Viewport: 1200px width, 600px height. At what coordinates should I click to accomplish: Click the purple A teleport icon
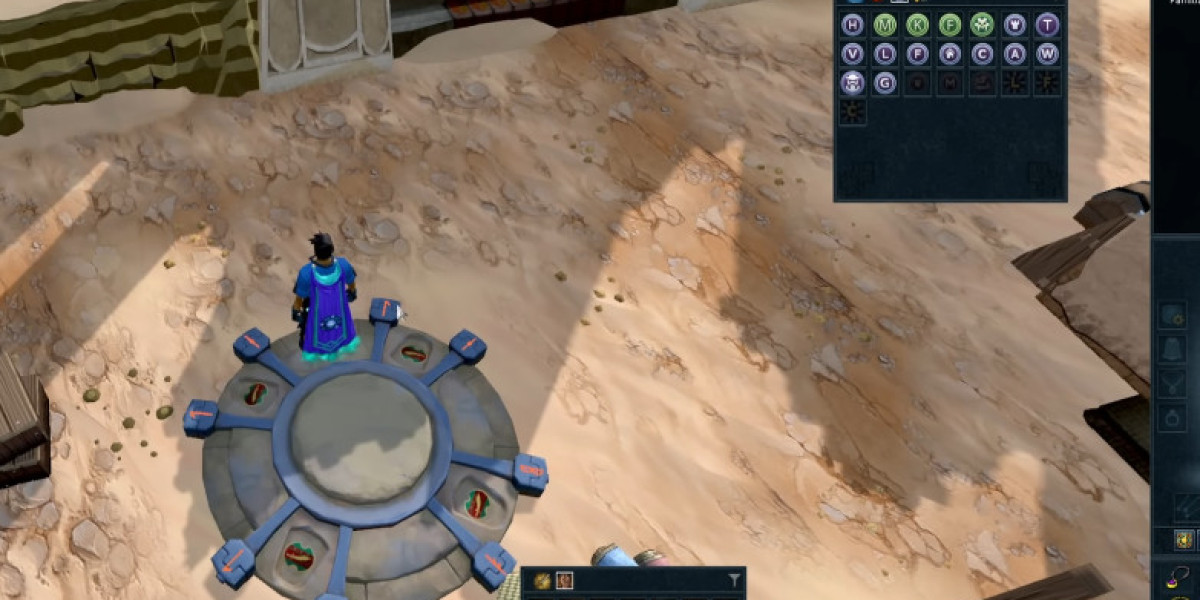[1015, 54]
